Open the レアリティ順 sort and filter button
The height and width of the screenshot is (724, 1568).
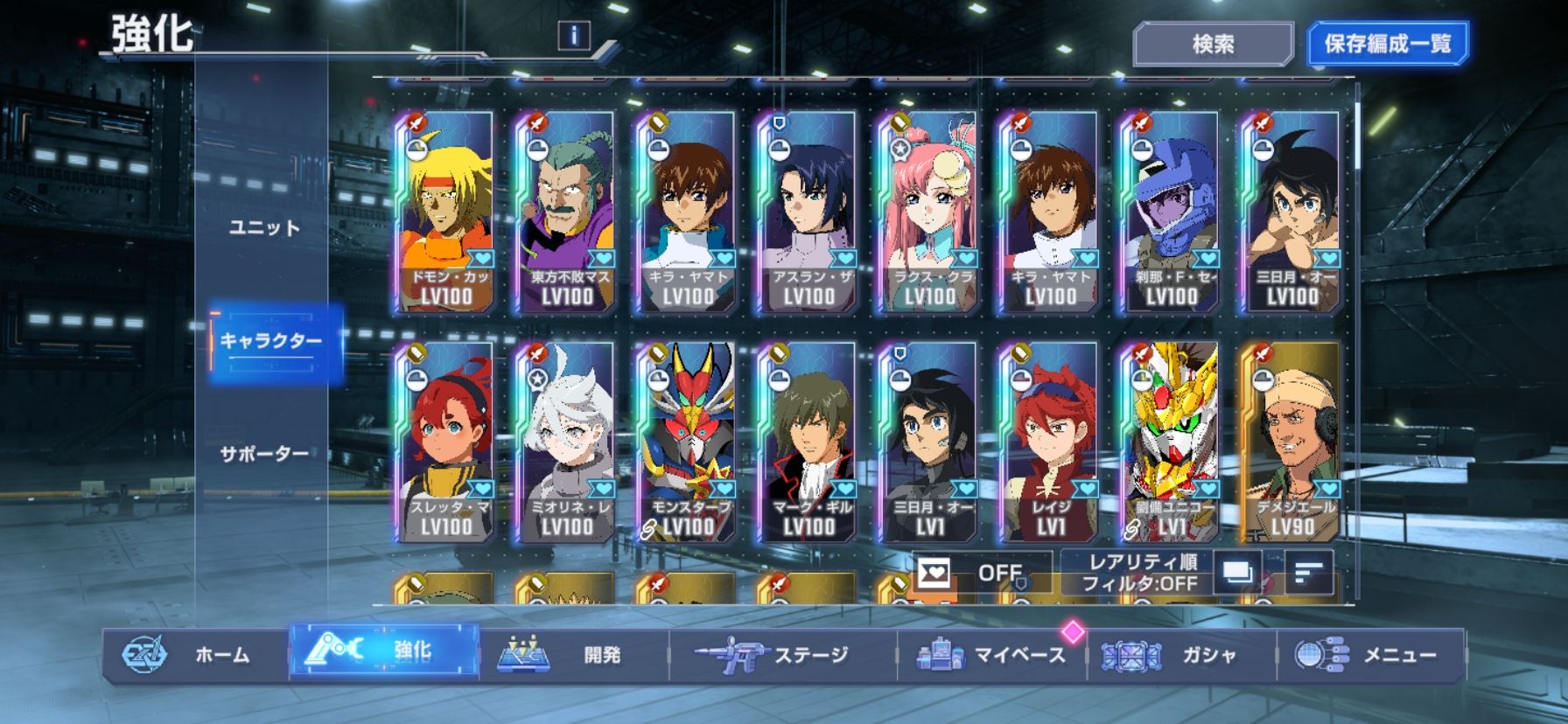click(1142, 573)
